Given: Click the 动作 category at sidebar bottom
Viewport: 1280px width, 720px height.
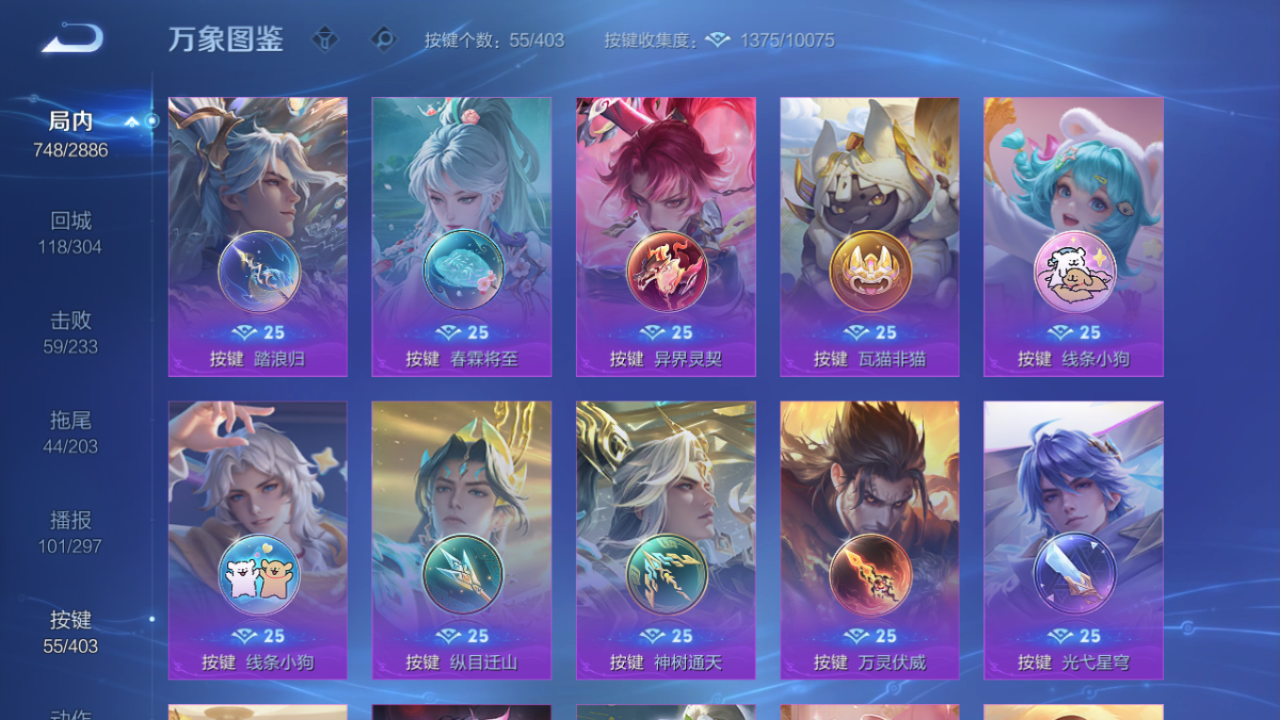Looking at the screenshot, I should click(x=70, y=712).
